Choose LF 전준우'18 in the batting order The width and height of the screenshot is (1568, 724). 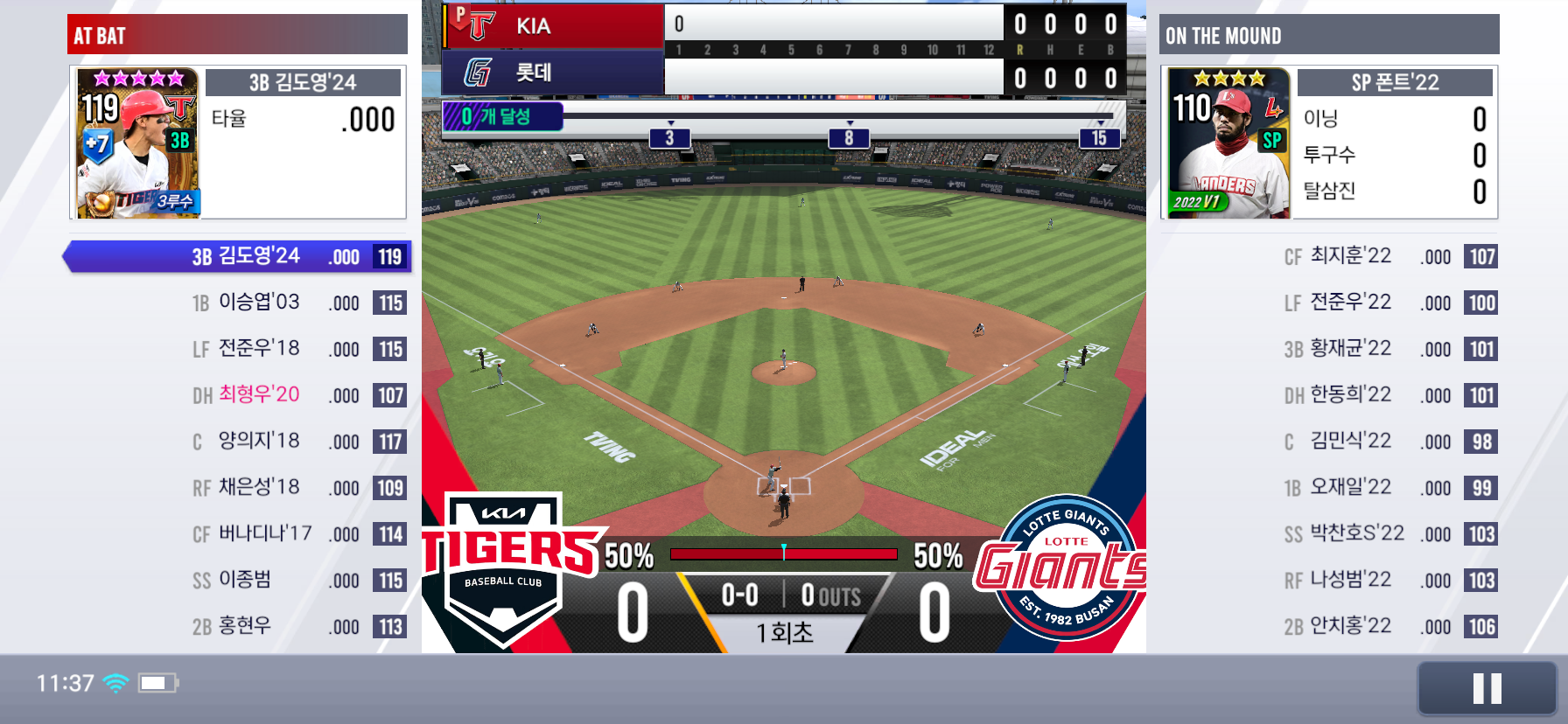point(297,349)
